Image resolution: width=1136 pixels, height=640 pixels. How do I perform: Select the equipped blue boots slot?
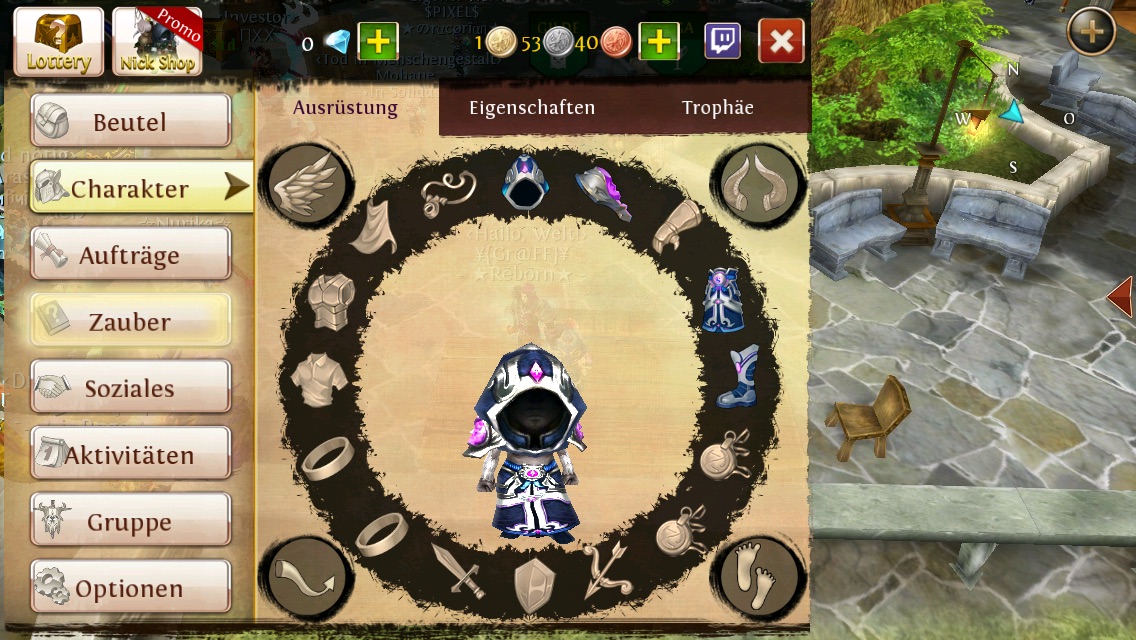coord(738,377)
